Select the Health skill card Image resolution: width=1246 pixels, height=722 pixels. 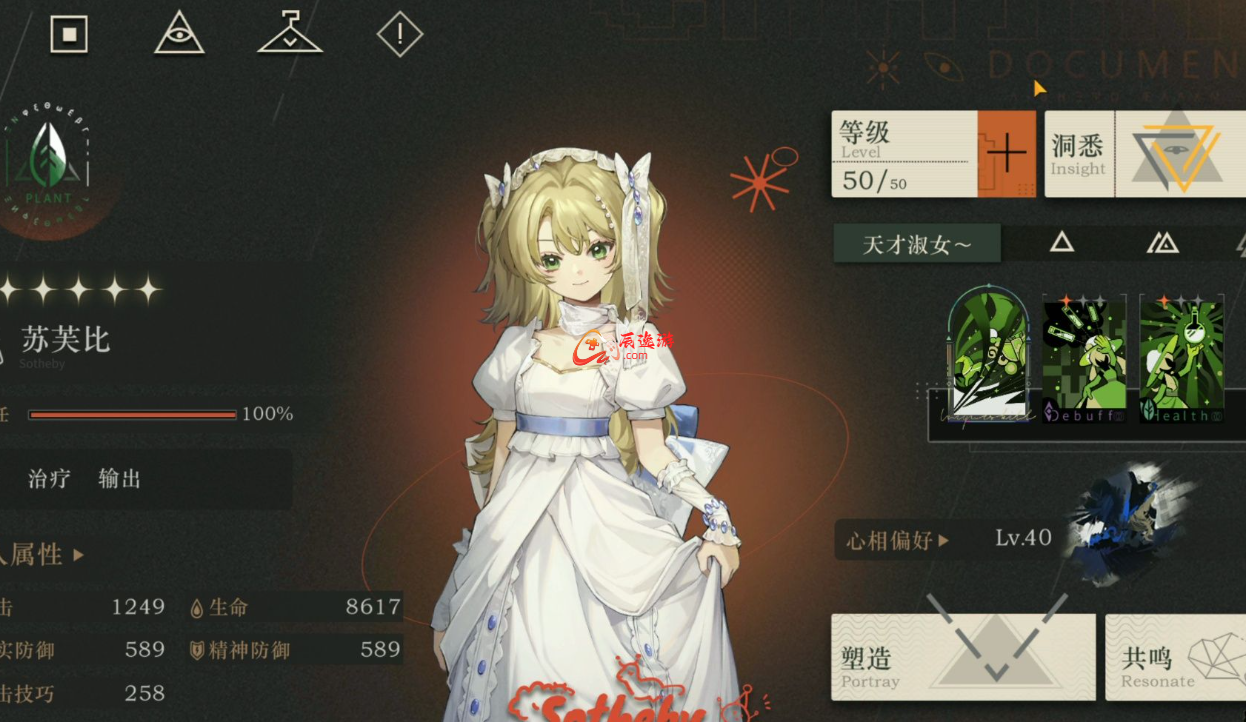coord(1181,358)
